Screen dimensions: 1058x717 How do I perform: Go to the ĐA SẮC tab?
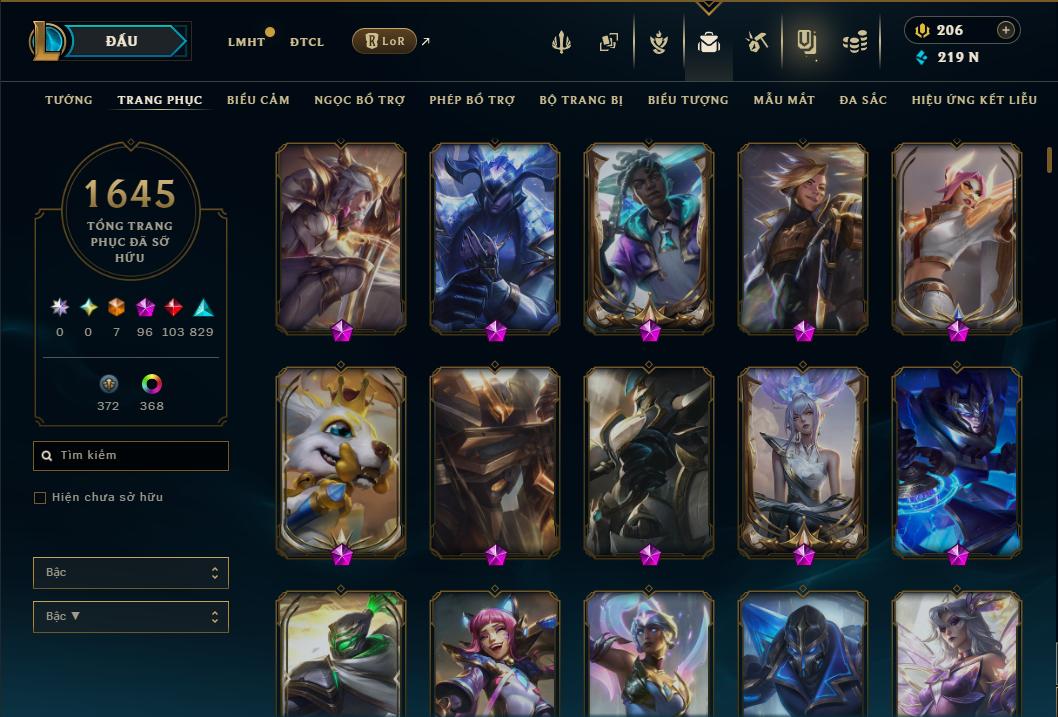[863, 100]
